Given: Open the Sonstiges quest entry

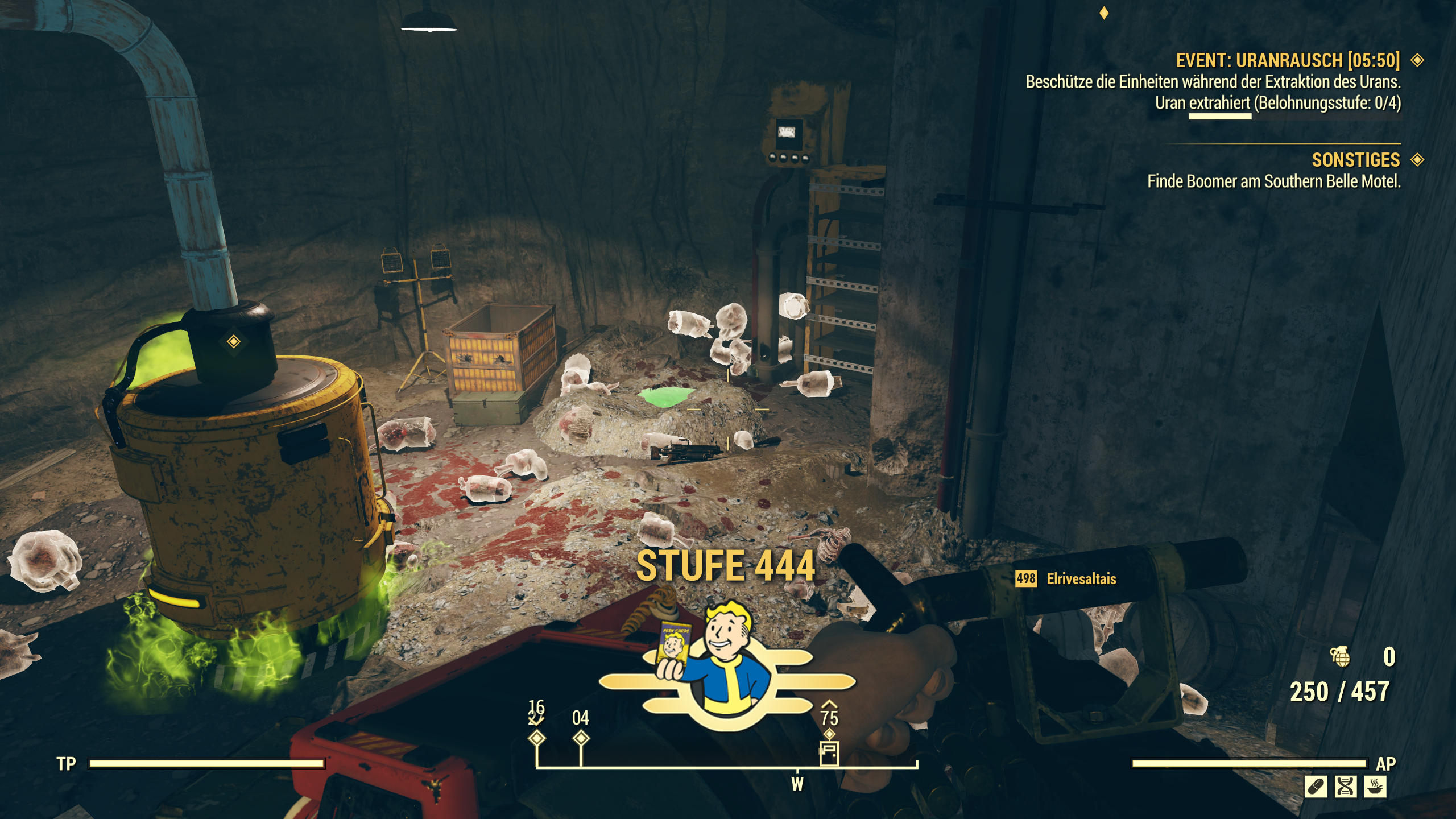Looking at the screenshot, I should pyautogui.click(x=1355, y=160).
